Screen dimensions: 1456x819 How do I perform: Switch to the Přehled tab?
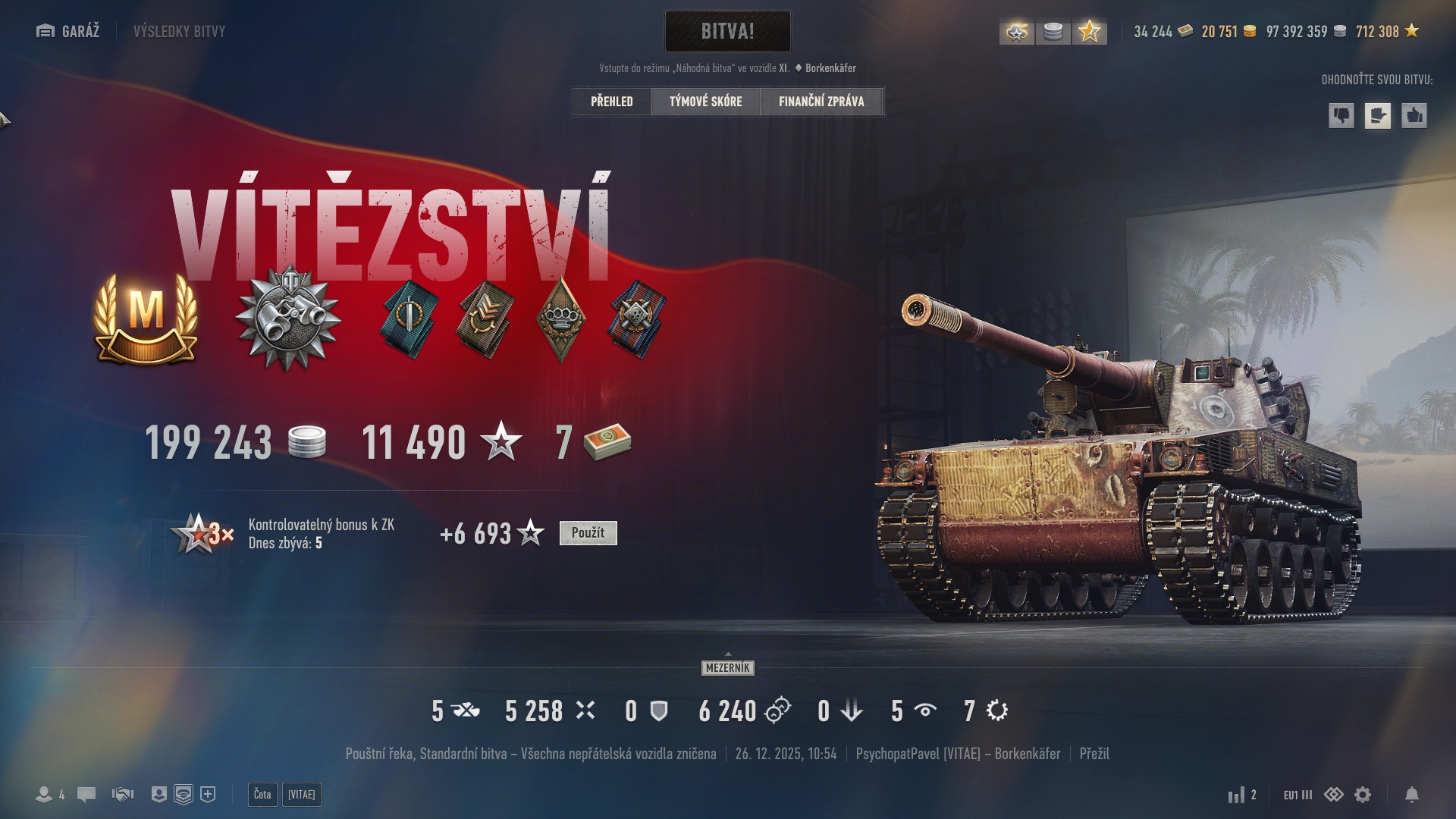coord(611,102)
